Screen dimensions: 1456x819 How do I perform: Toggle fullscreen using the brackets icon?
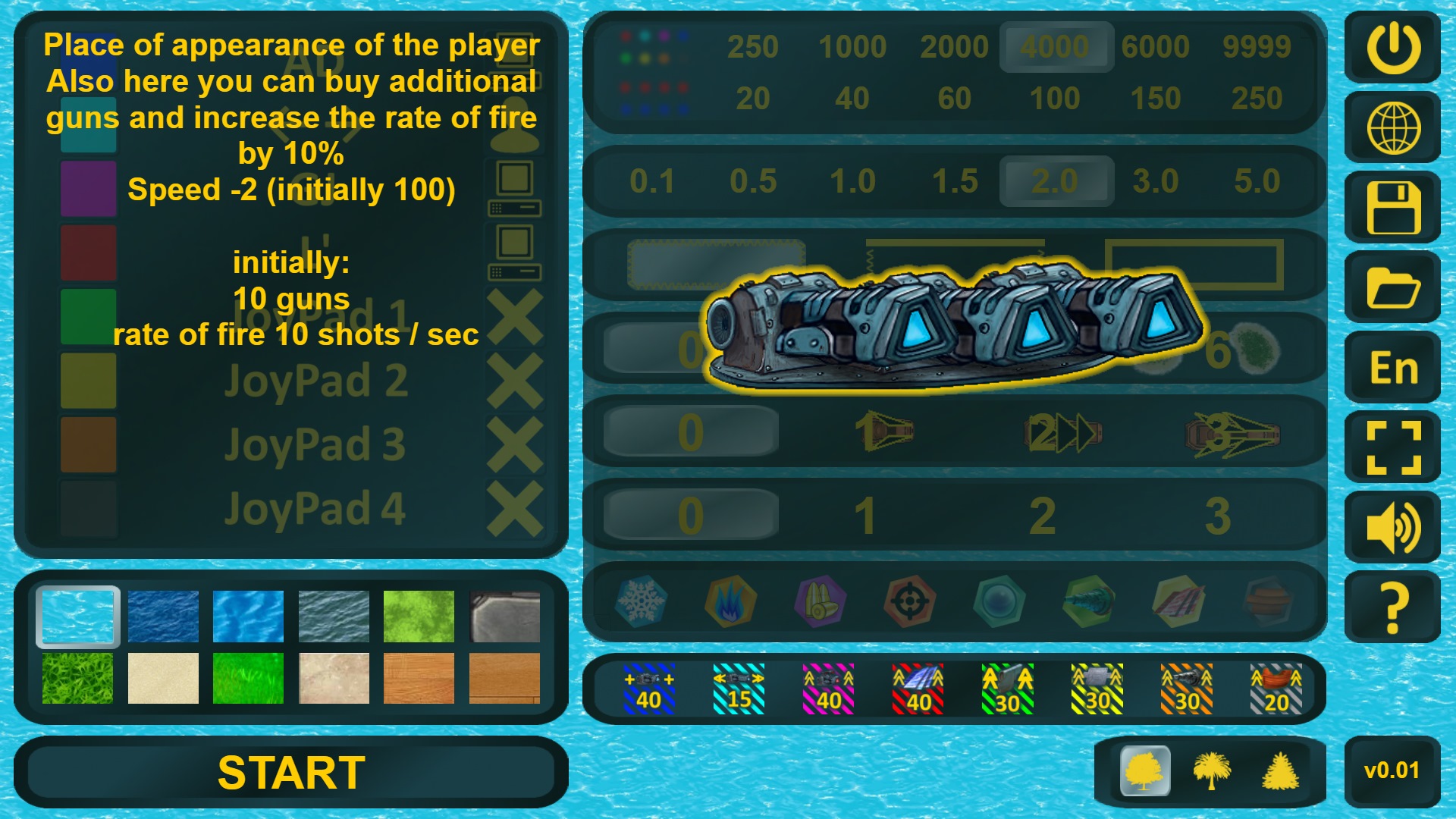pyautogui.click(x=1392, y=447)
